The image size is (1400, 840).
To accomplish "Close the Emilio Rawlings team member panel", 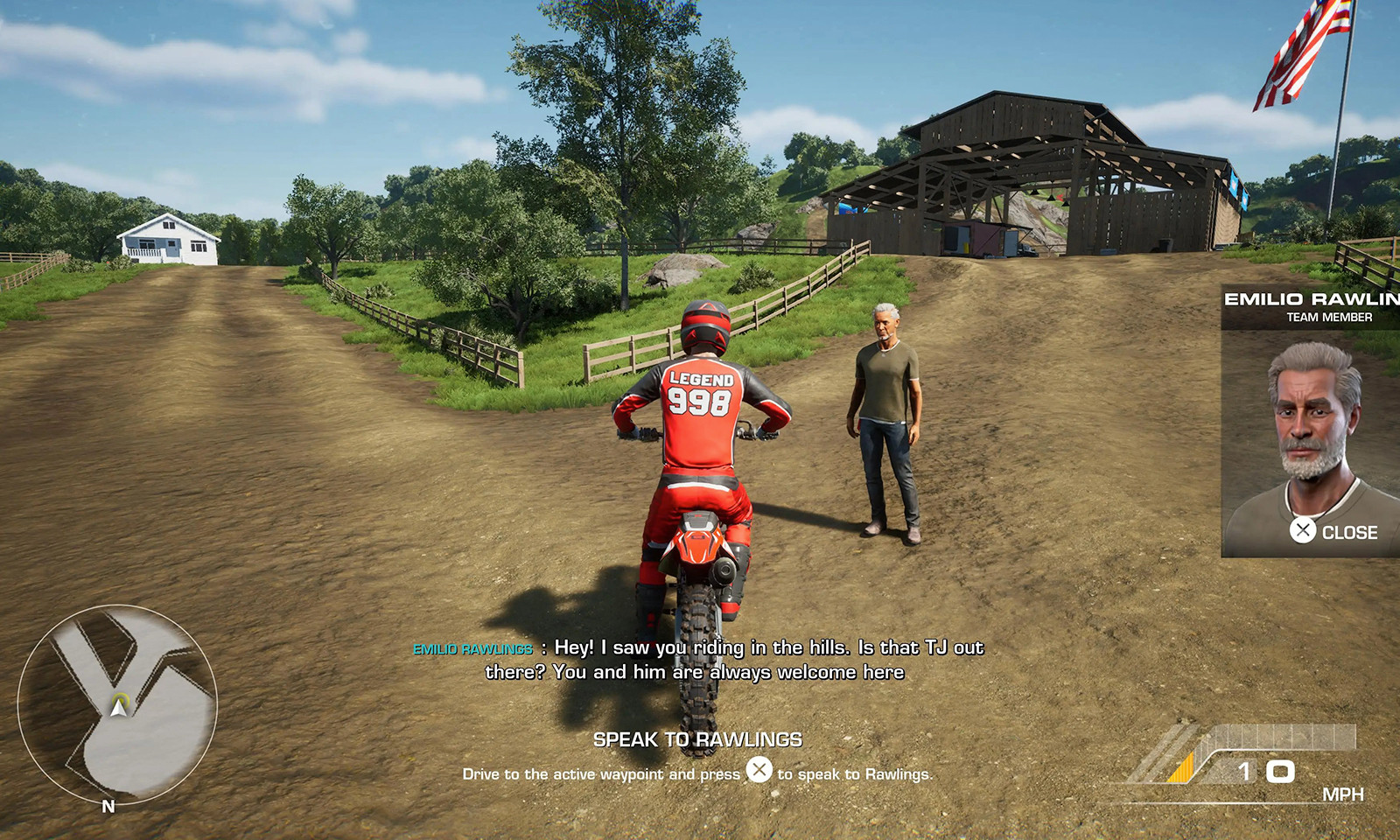I will [1333, 531].
